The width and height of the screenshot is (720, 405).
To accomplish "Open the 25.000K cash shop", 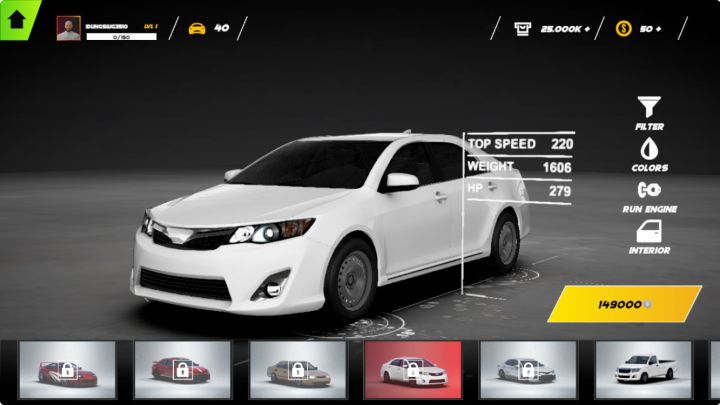I will tap(551, 28).
